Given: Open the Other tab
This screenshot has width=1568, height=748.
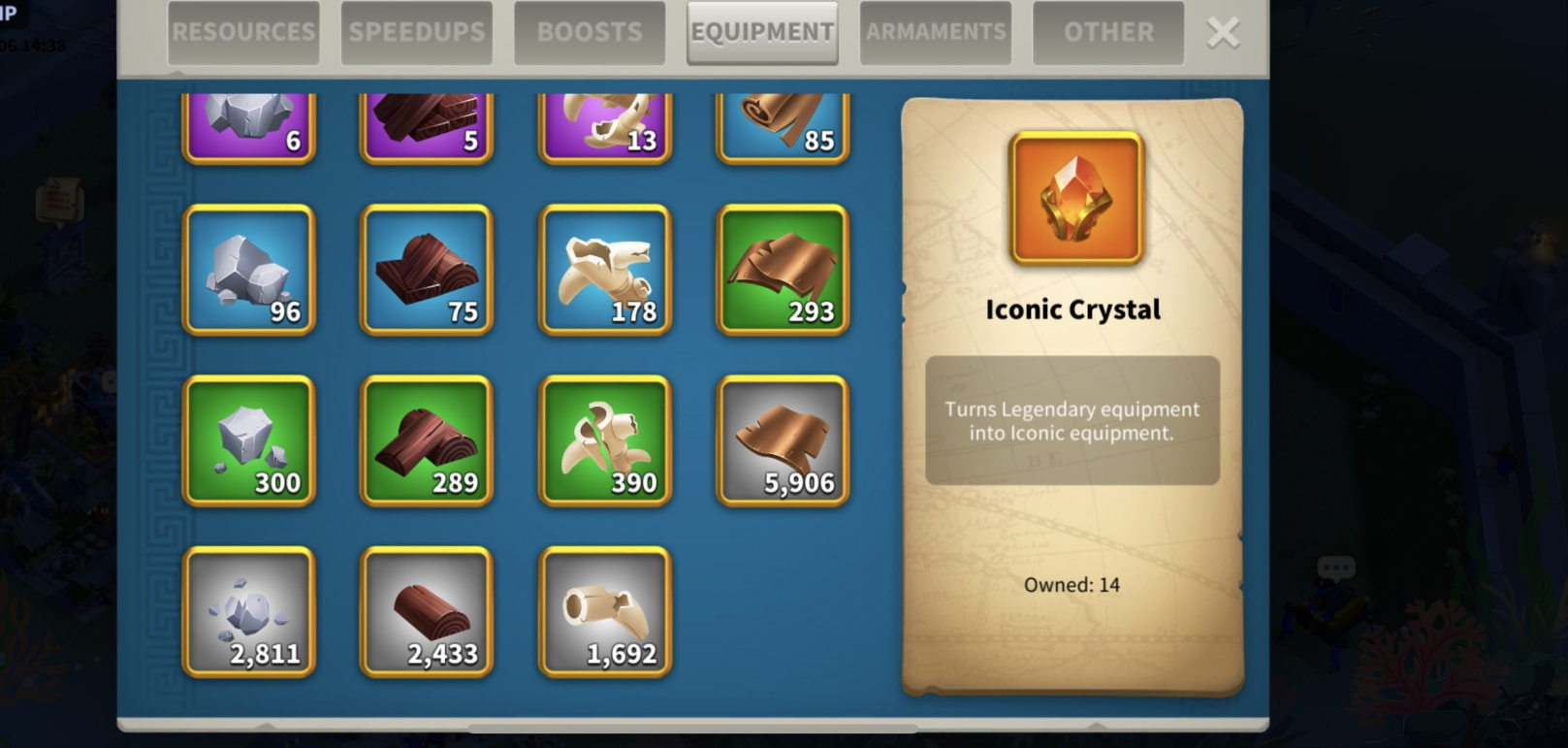Looking at the screenshot, I should (1108, 33).
